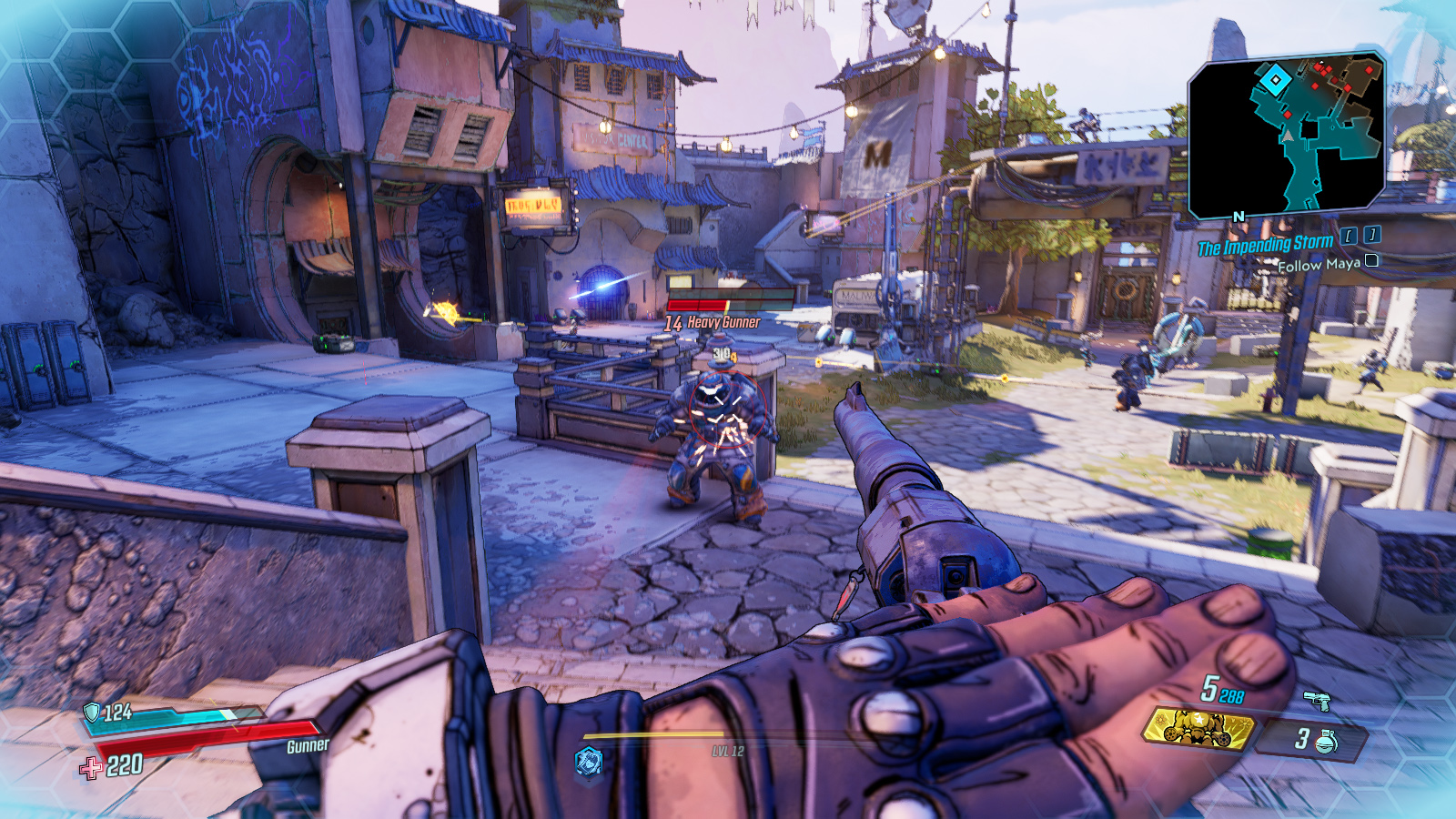The width and height of the screenshot is (1456, 819).
Task: Open the minimap in the corner
Action: coord(1287,135)
